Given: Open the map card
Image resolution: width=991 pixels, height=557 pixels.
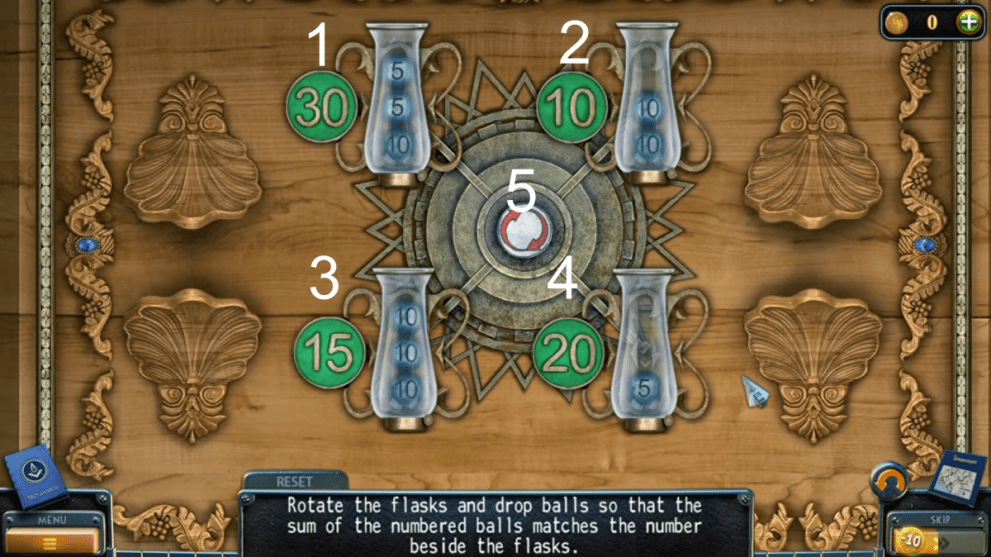Looking at the screenshot, I should click(957, 476).
